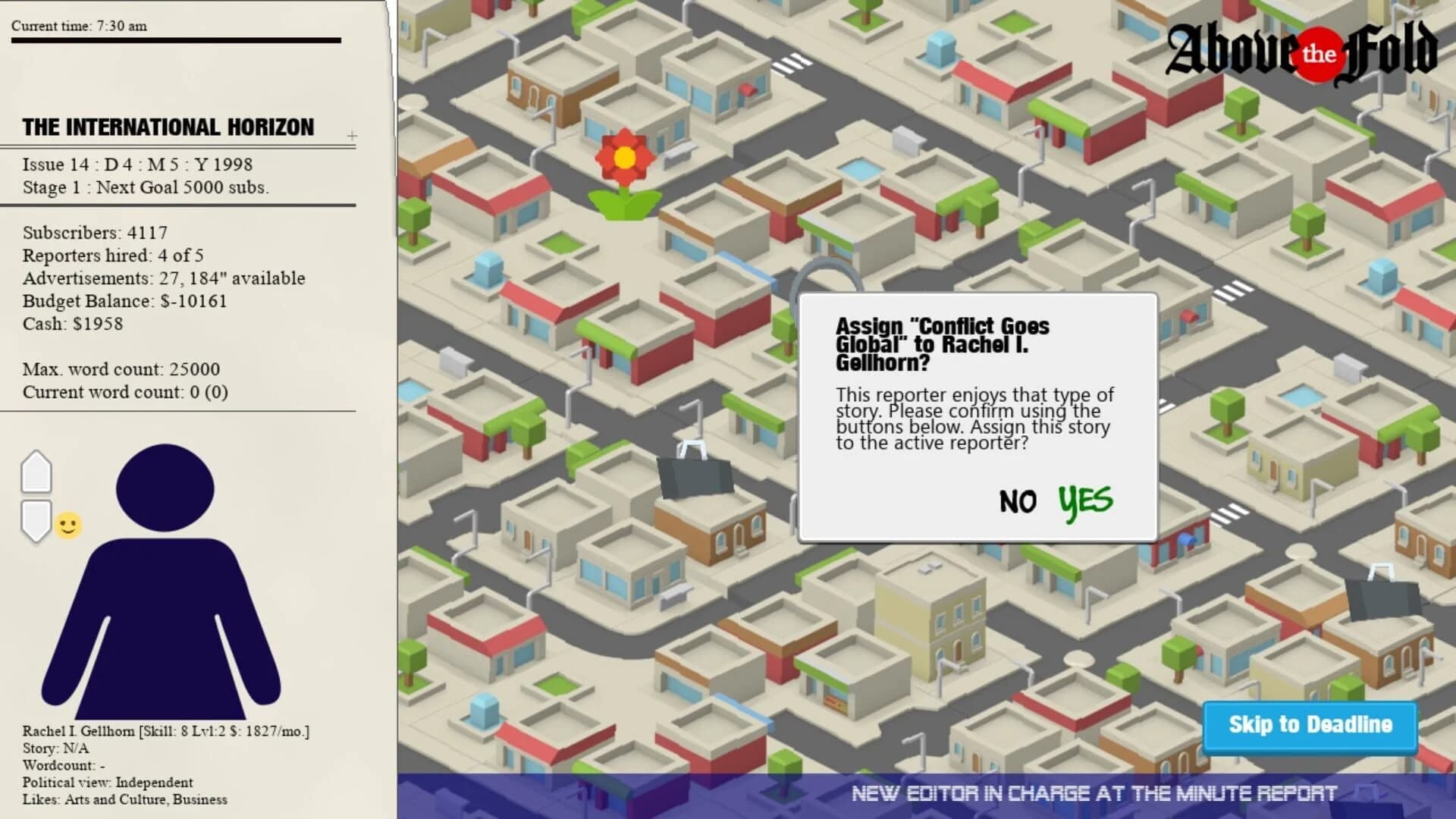Screen dimensions: 1456x819
Task: Decline the assignment by clicking NO
Action: (x=1018, y=501)
